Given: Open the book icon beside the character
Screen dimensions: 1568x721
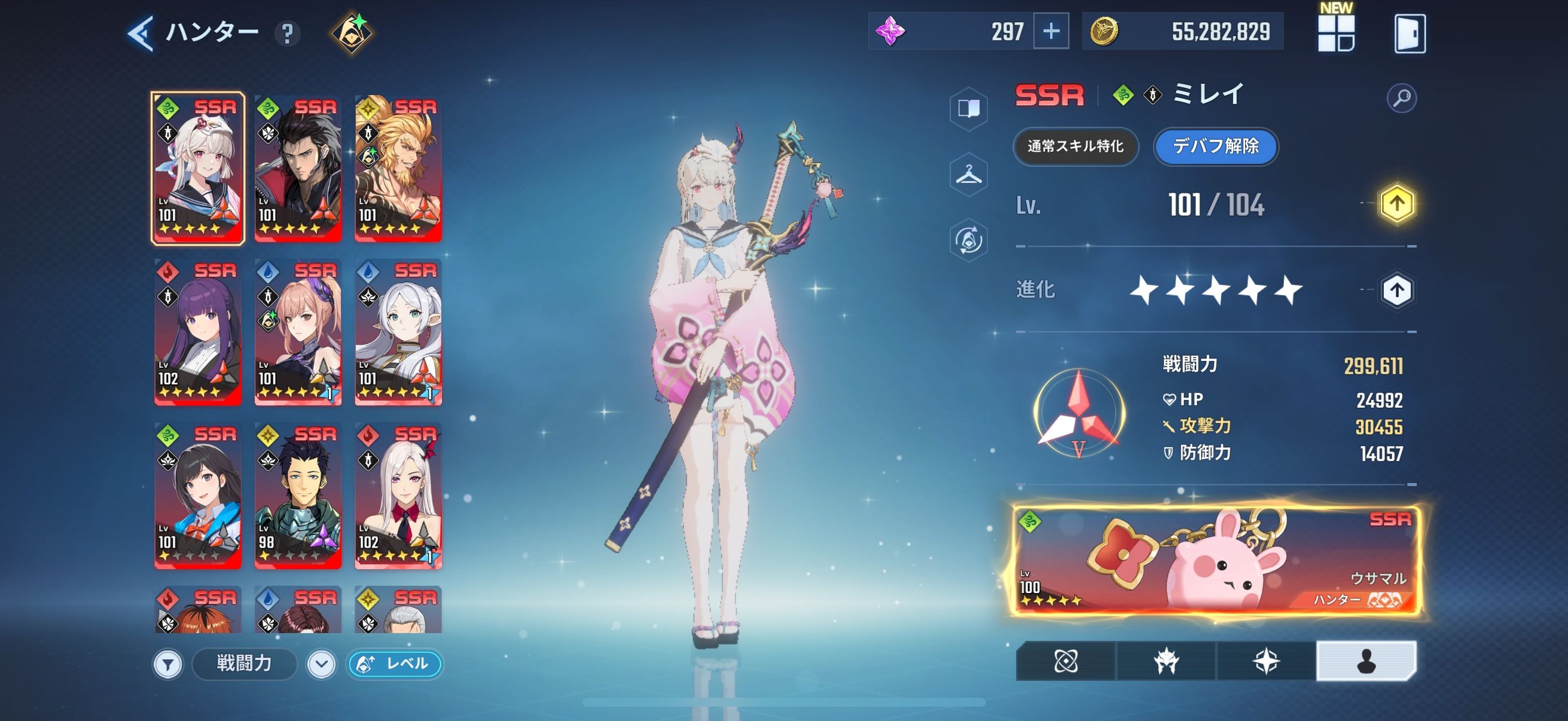Looking at the screenshot, I should tap(968, 109).
